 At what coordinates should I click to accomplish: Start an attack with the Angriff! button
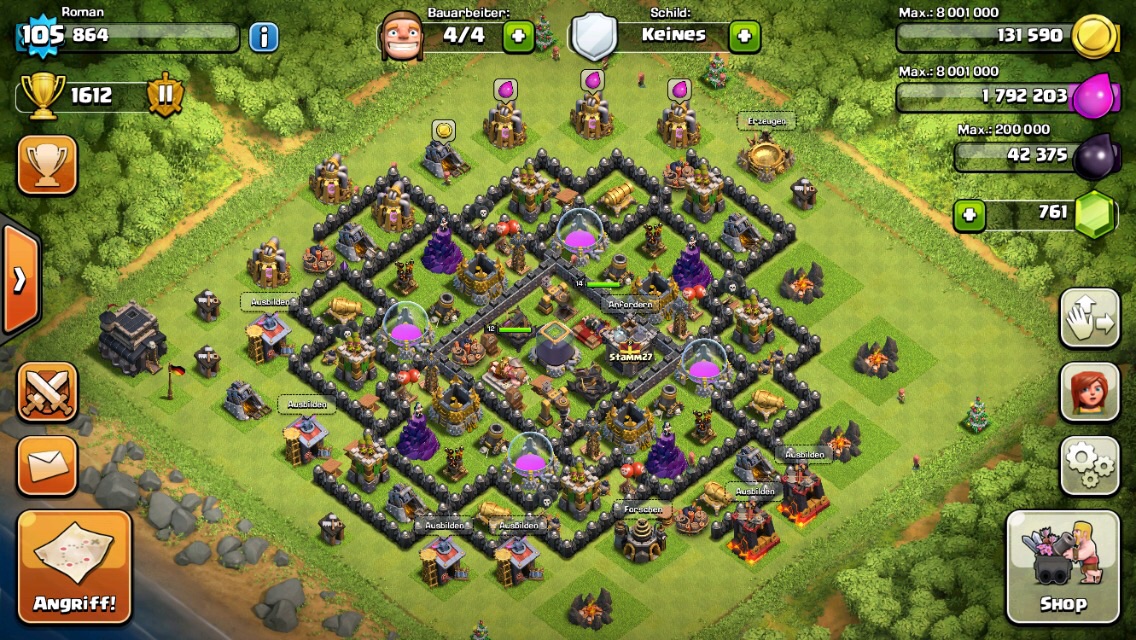click(x=75, y=567)
